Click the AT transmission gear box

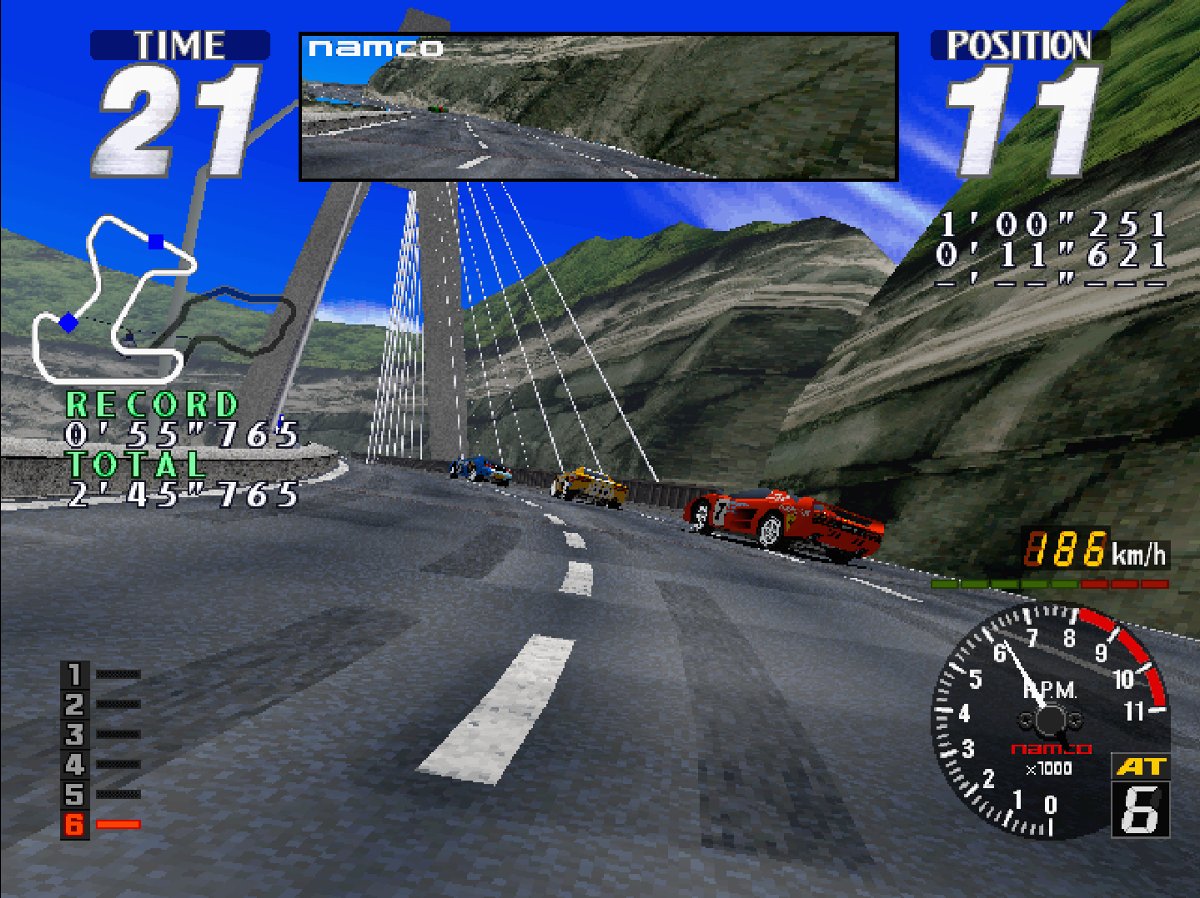pos(1139,797)
